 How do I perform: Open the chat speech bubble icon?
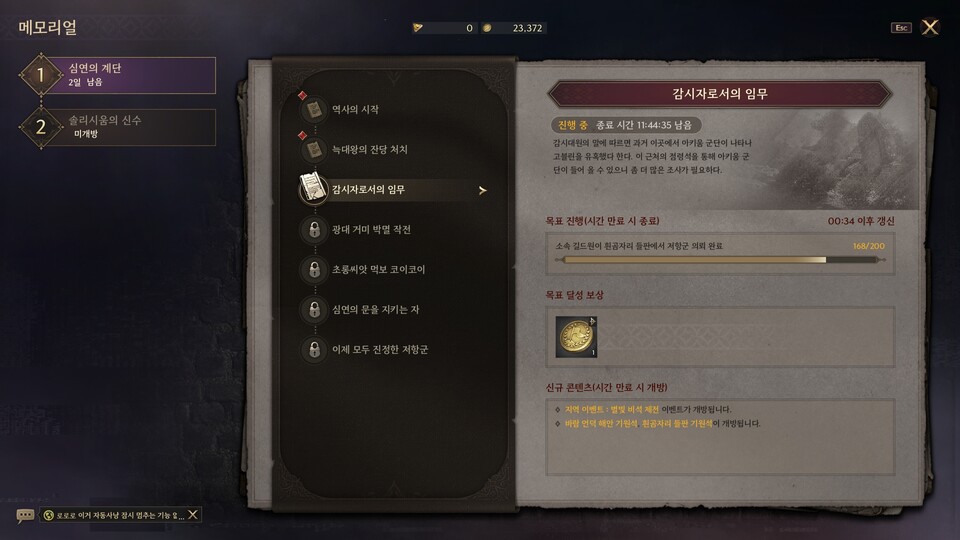coord(25,515)
